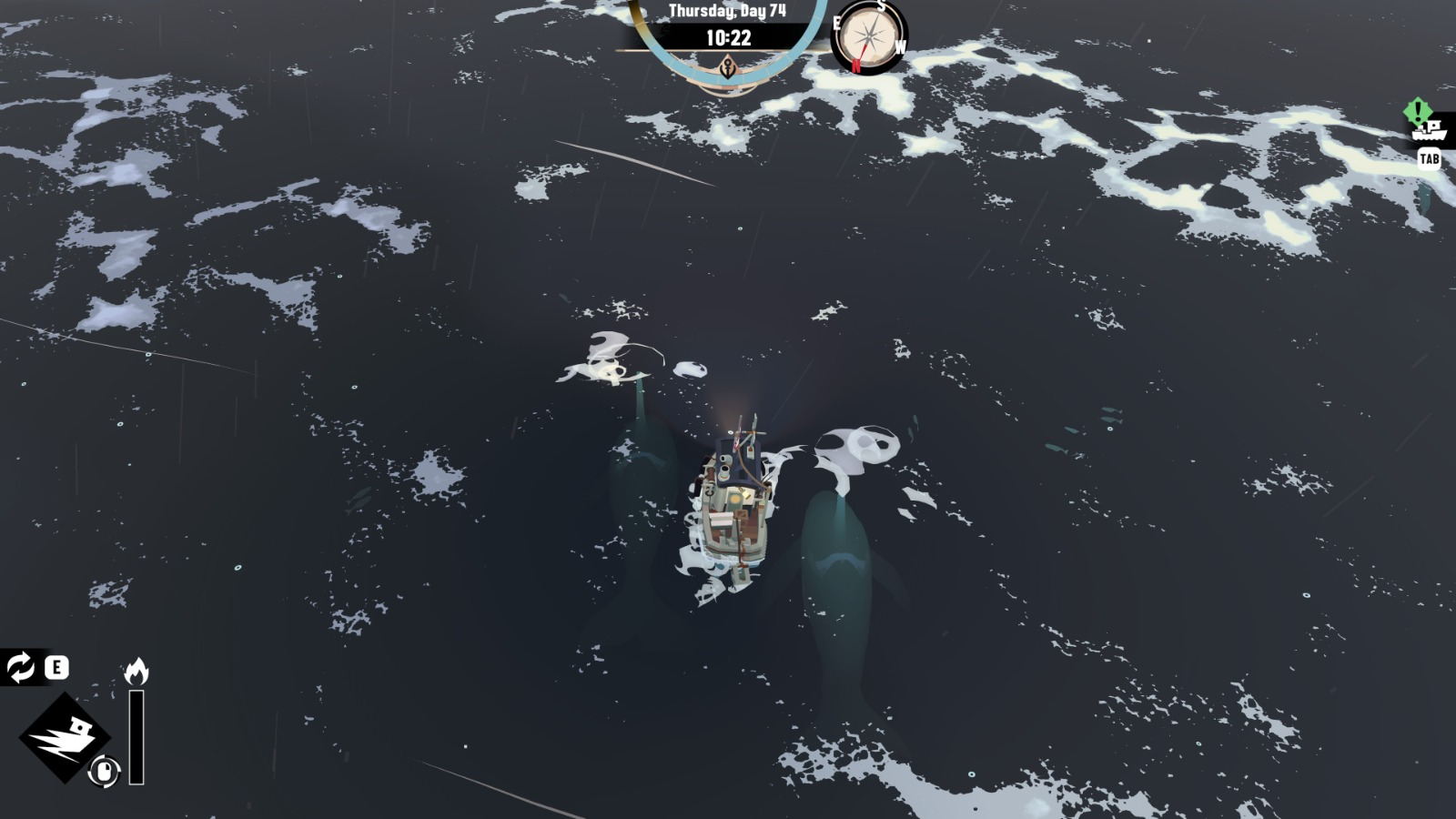
Task: Cycle ability with the swap arrows icon
Action: click(20, 667)
